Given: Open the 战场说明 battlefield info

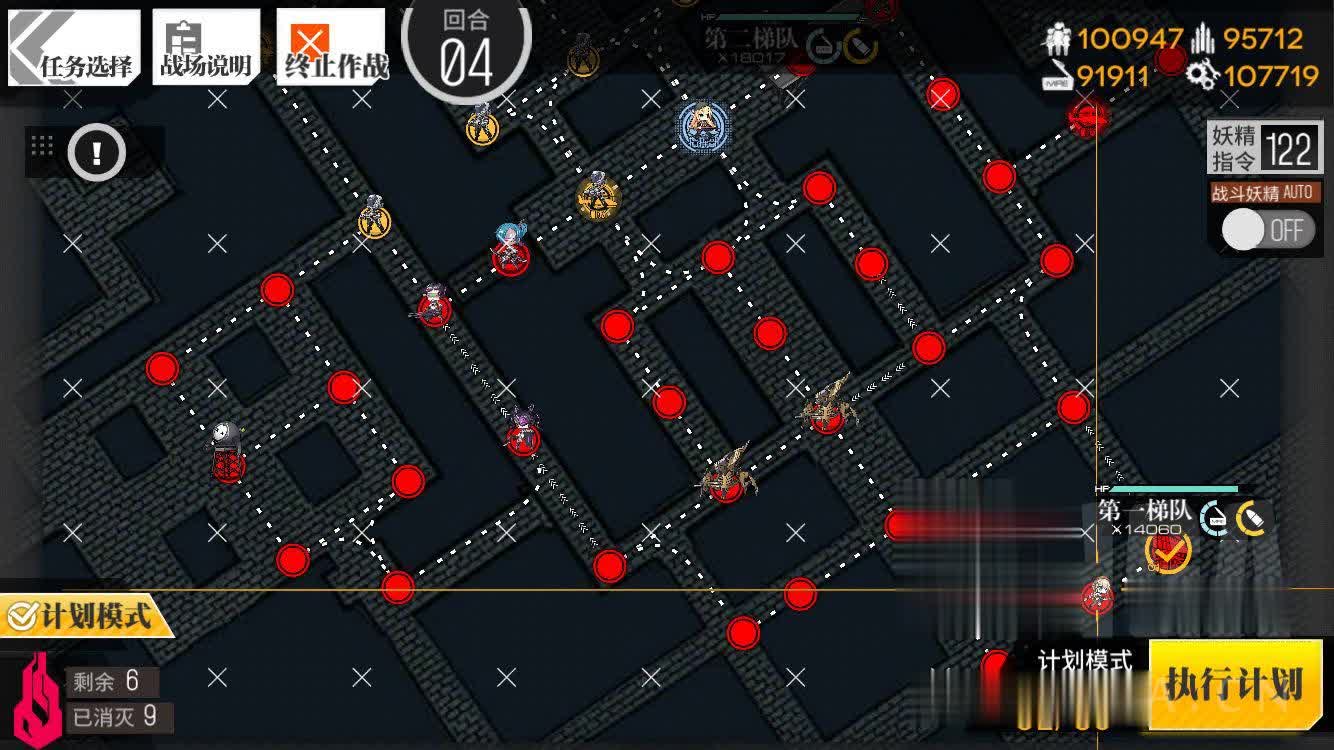Looking at the screenshot, I should pyautogui.click(x=205, y=48).
